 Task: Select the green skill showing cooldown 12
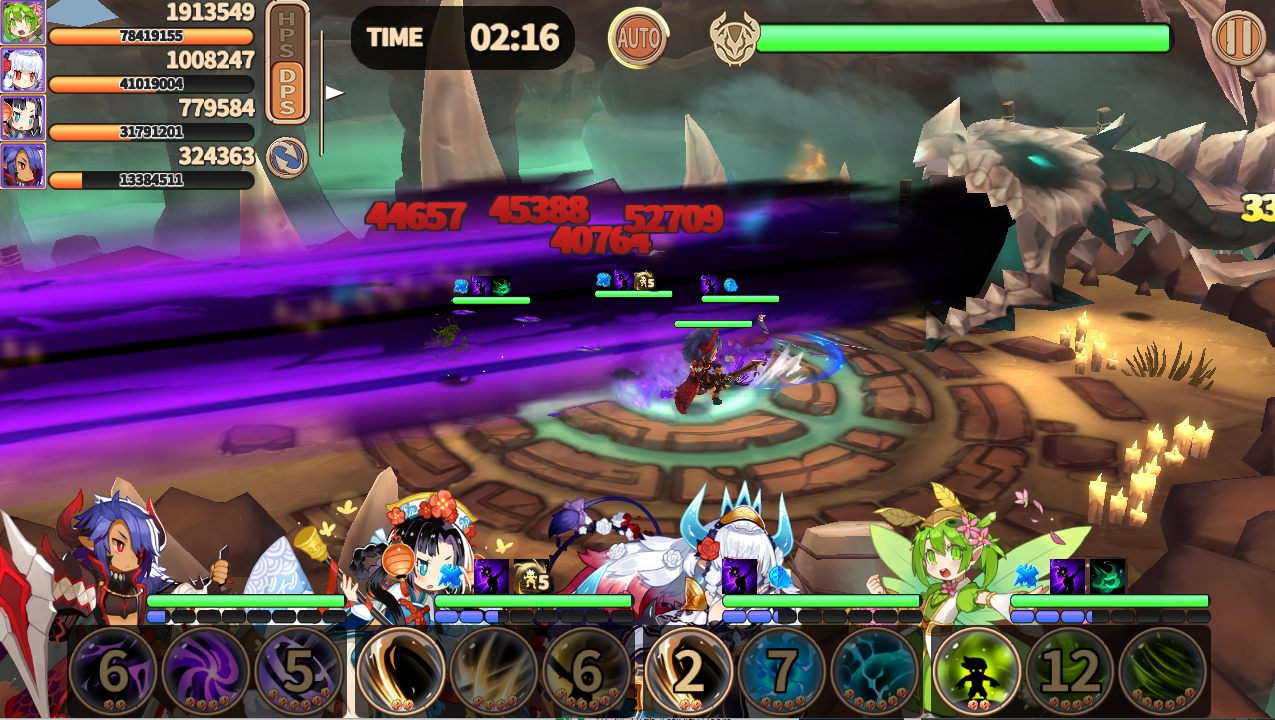(1070, 670)
